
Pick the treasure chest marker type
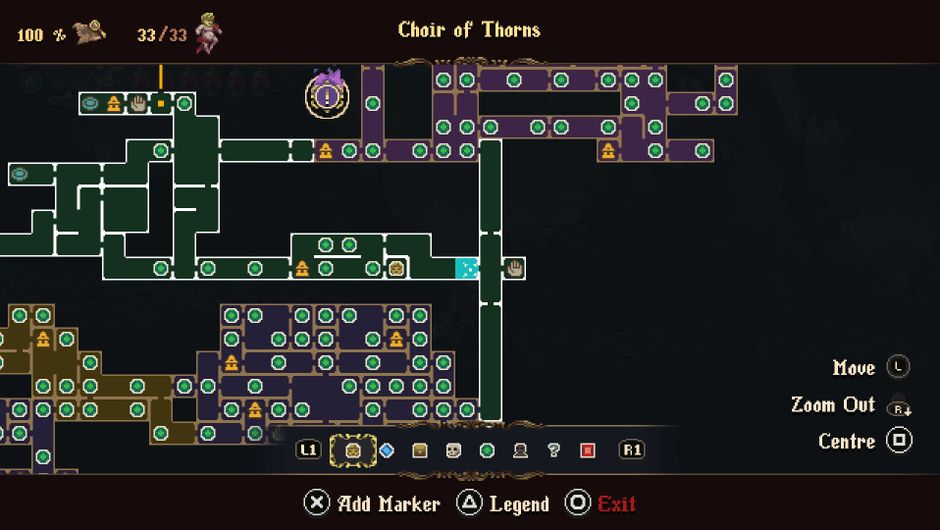420,450
